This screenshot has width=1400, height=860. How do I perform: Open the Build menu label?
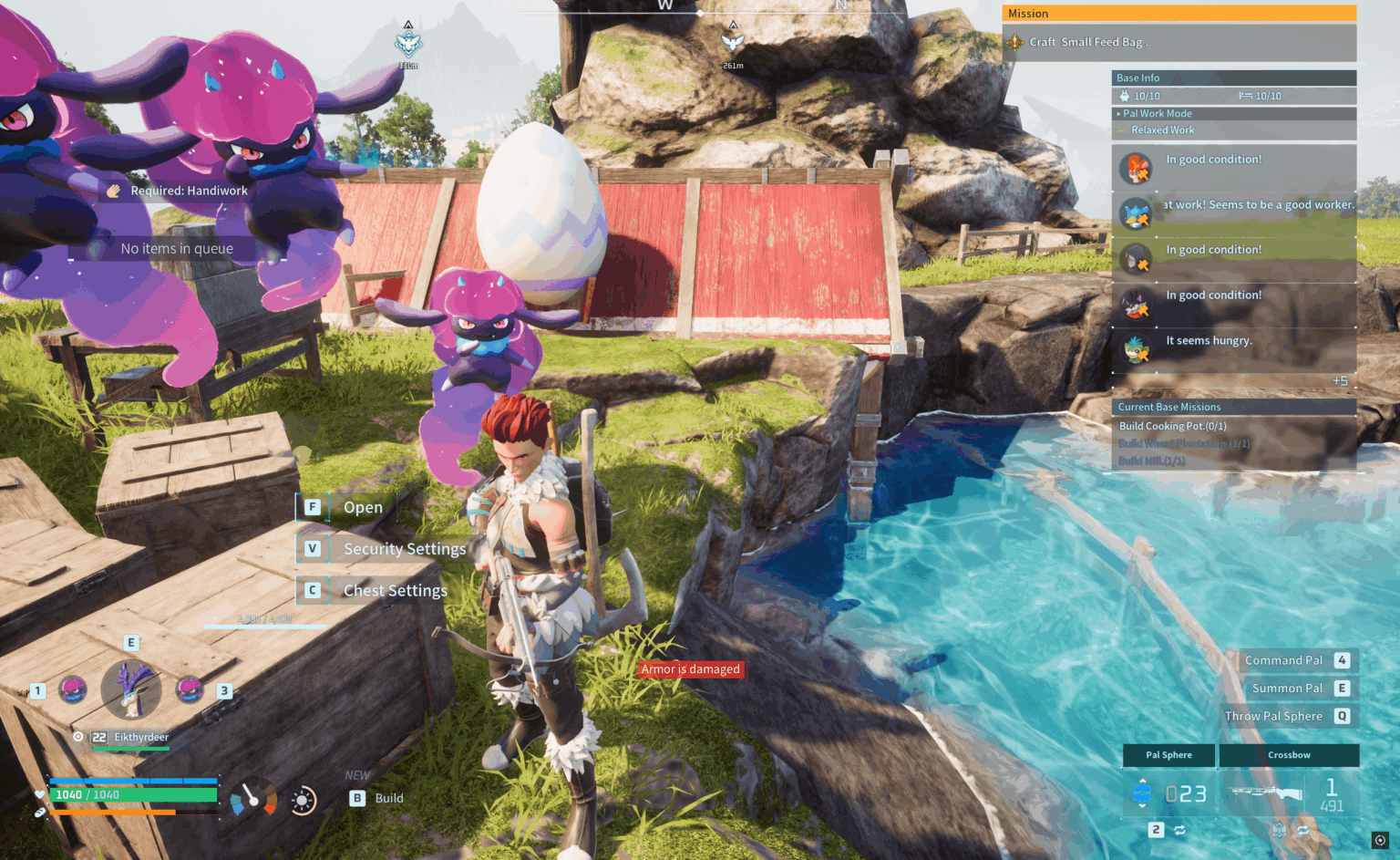[x=388, y=799]
